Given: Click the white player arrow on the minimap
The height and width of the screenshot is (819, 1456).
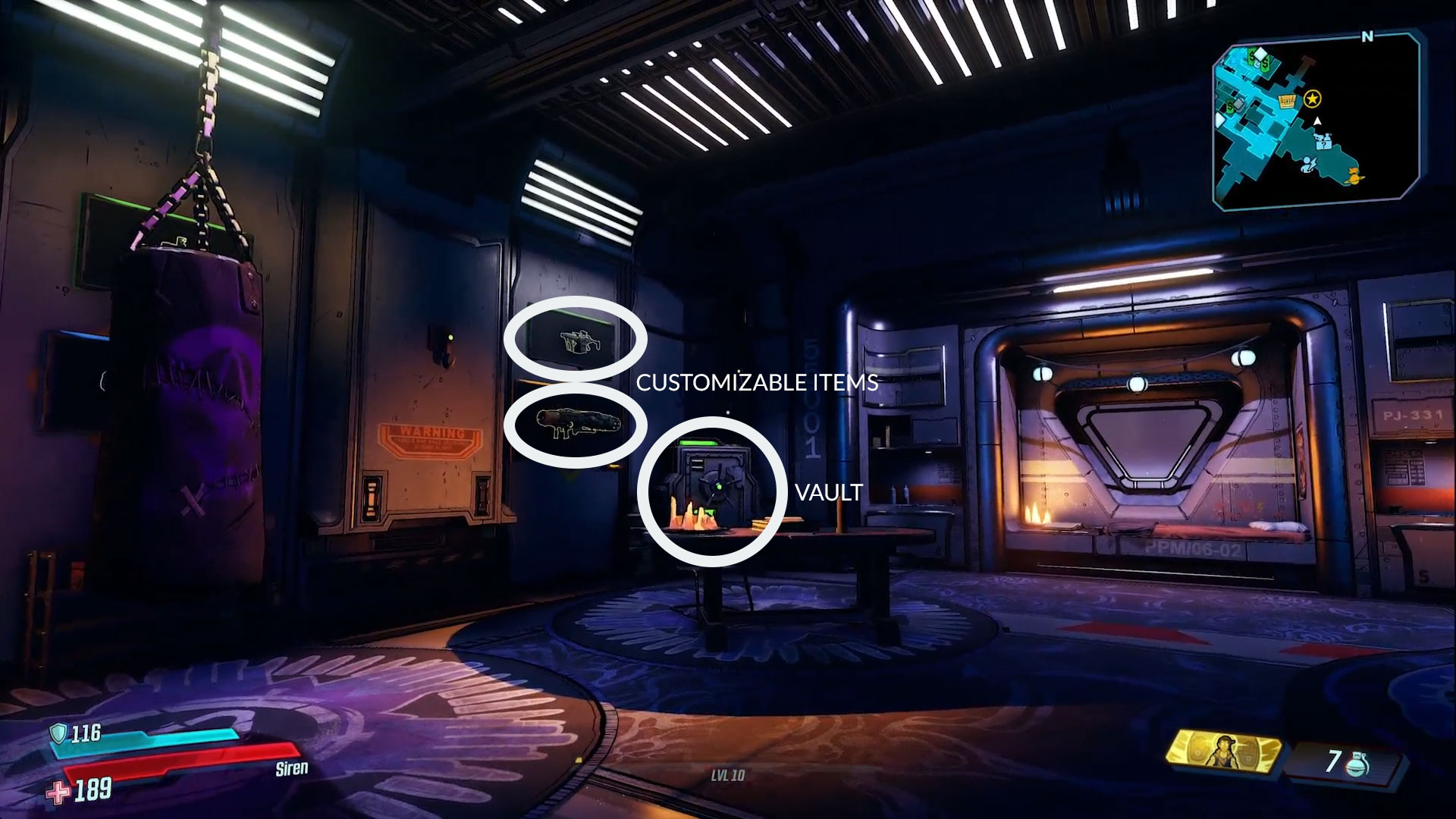Looking at the screenshot, I should (x=1318, y=121).
